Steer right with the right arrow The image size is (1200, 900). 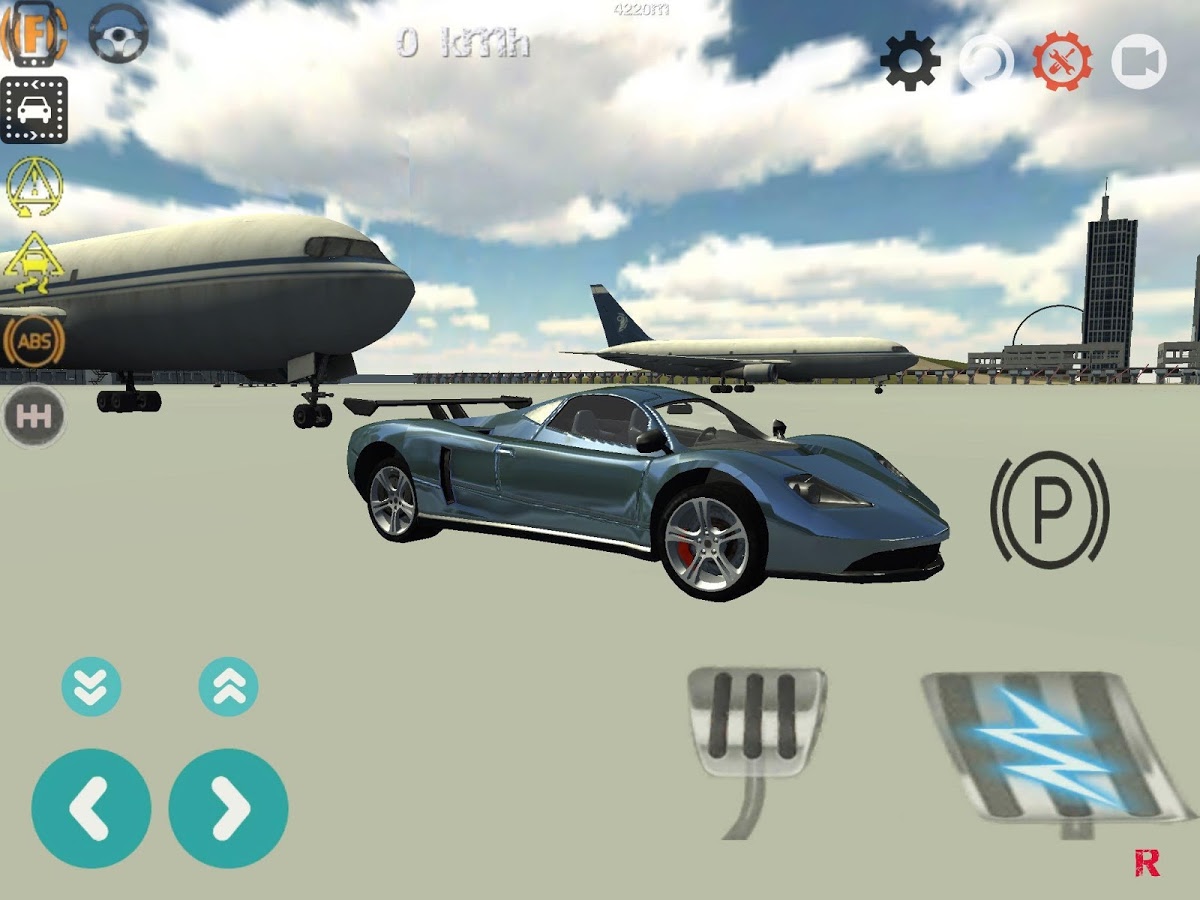[228, 808]
